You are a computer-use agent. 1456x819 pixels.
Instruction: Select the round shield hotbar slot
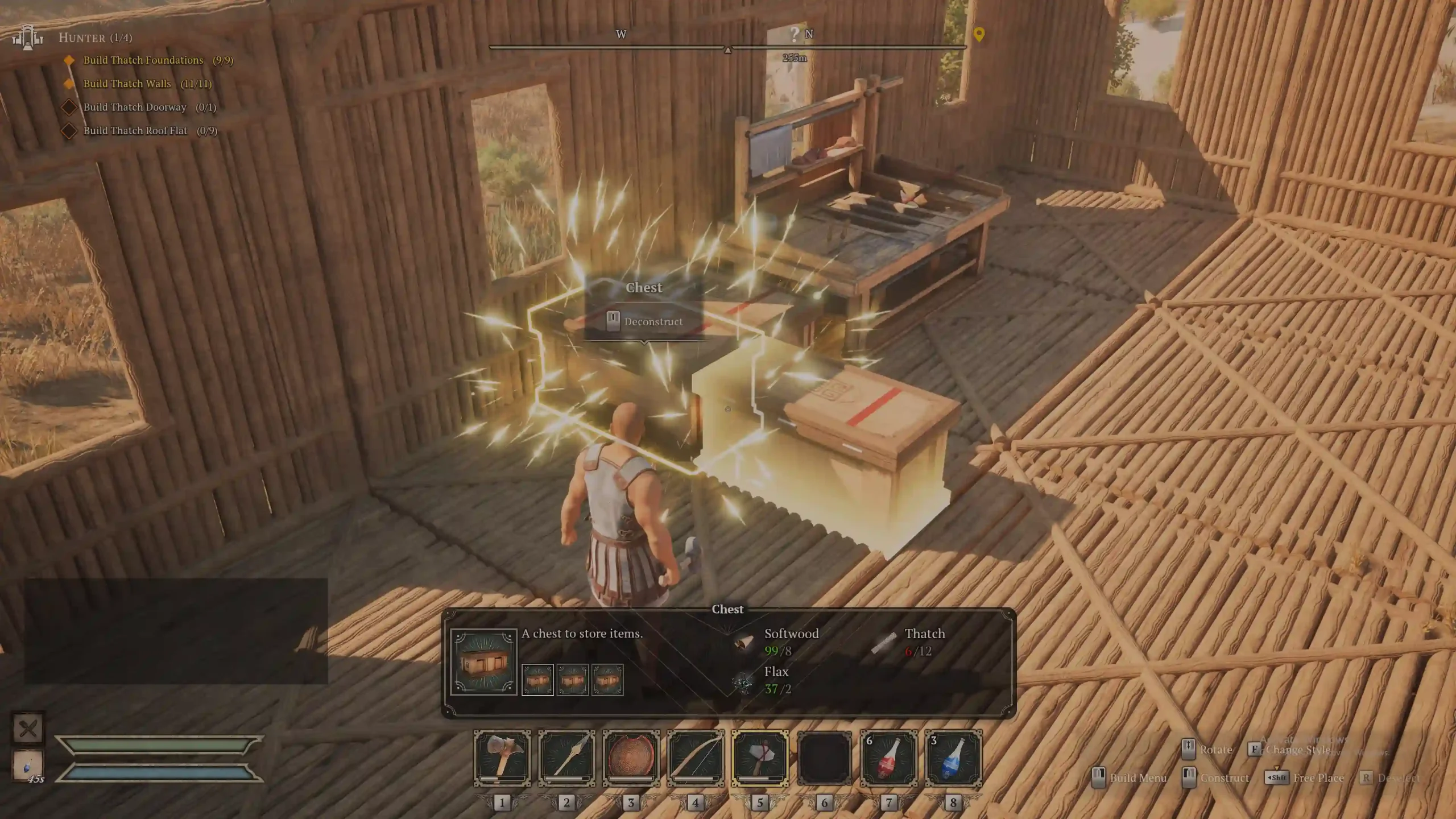tap(631, 758)
